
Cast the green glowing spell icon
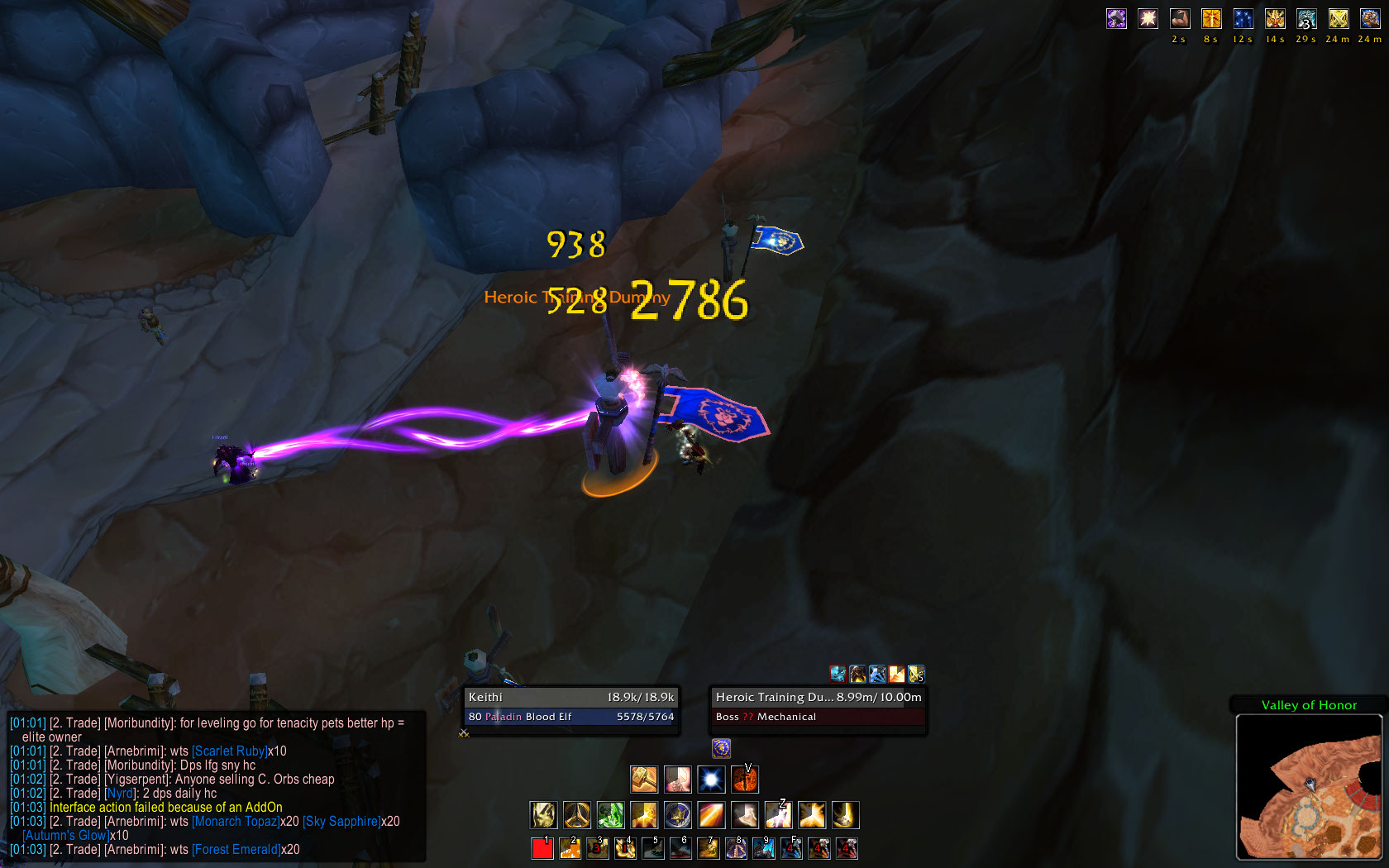[610, 815]
